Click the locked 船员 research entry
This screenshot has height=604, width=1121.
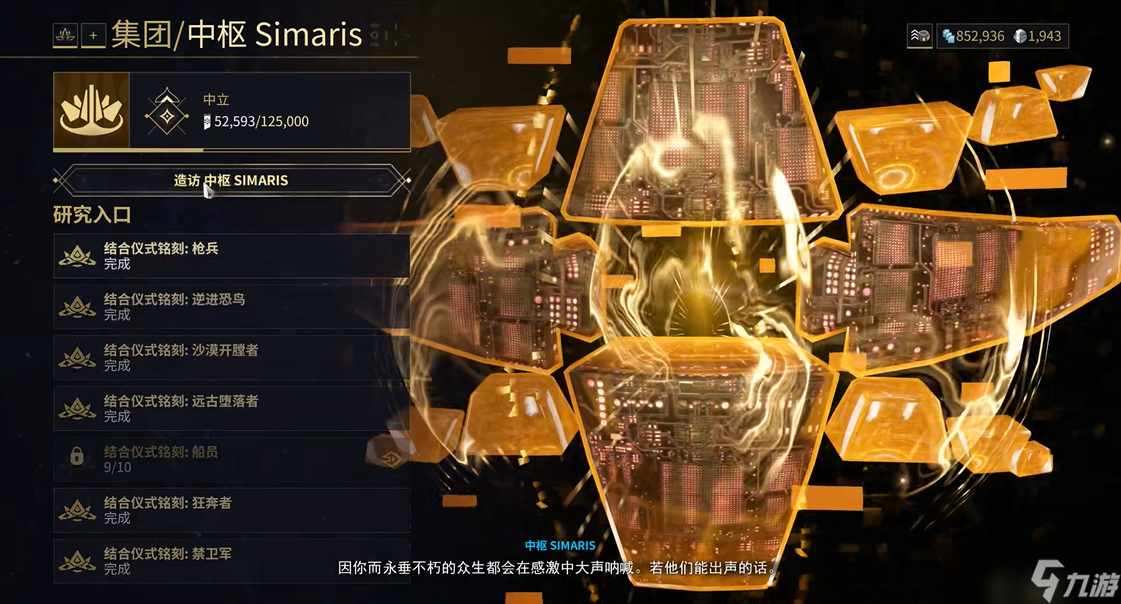point(231,459)
